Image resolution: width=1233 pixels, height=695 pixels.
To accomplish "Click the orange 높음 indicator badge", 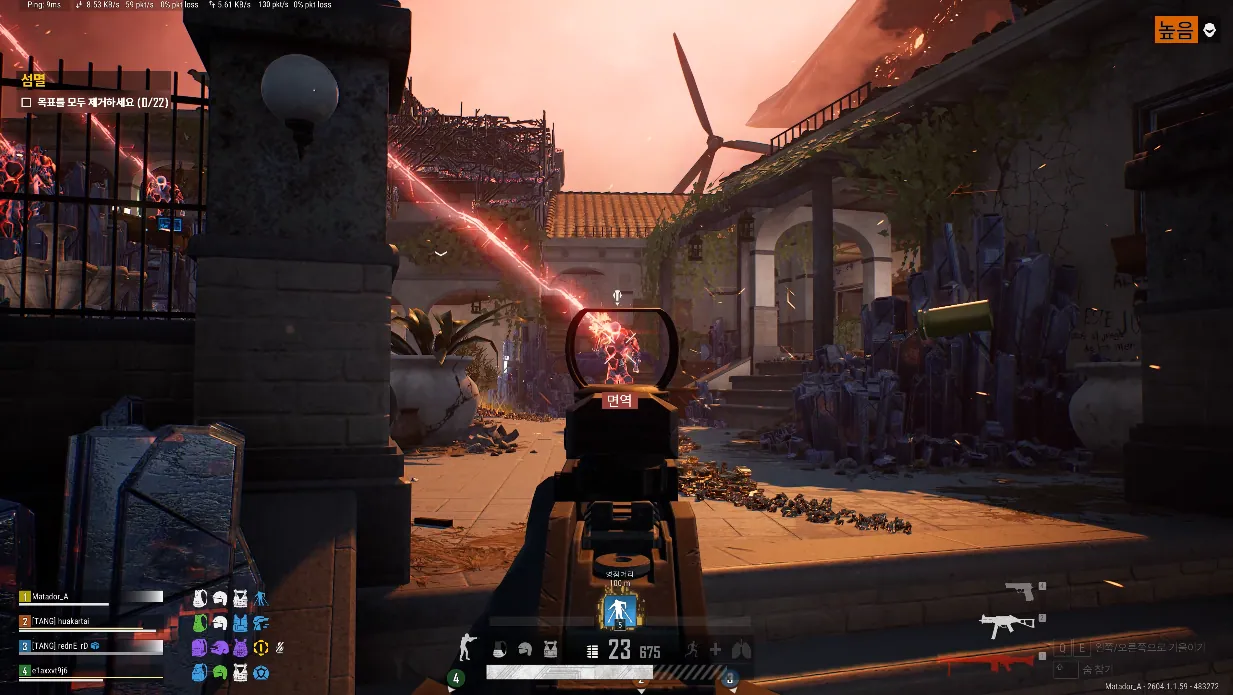I will (1176, 30).
